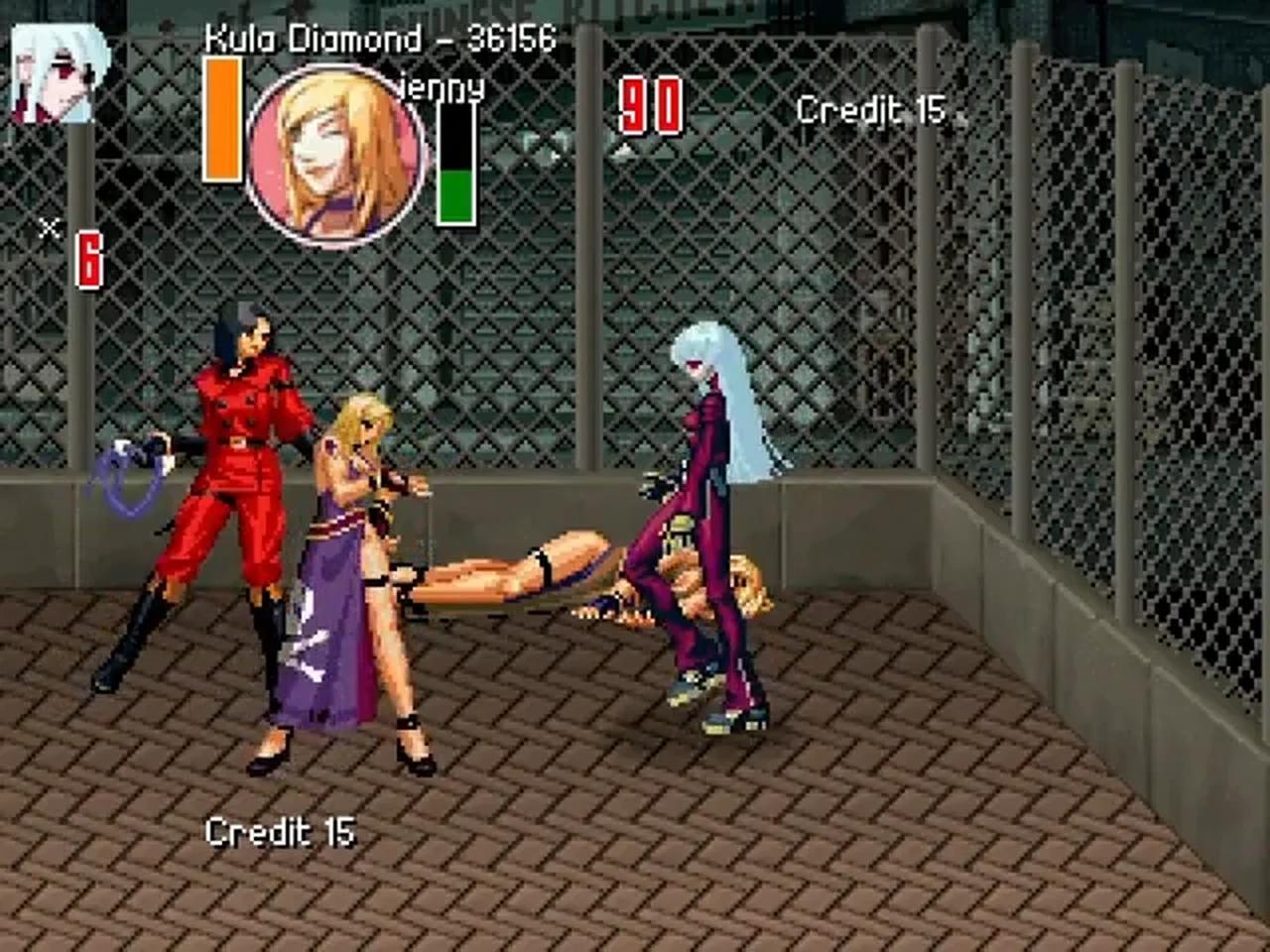
Task: Select the Kula Diamond name label
Action: click(313, 38)
